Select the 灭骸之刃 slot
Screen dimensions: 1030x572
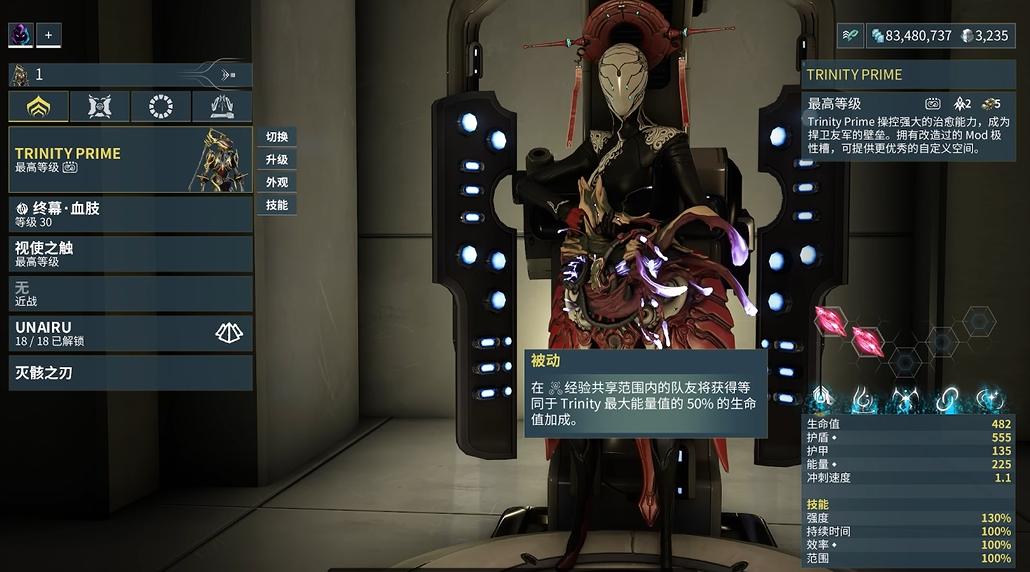click(x=130, y=373)
